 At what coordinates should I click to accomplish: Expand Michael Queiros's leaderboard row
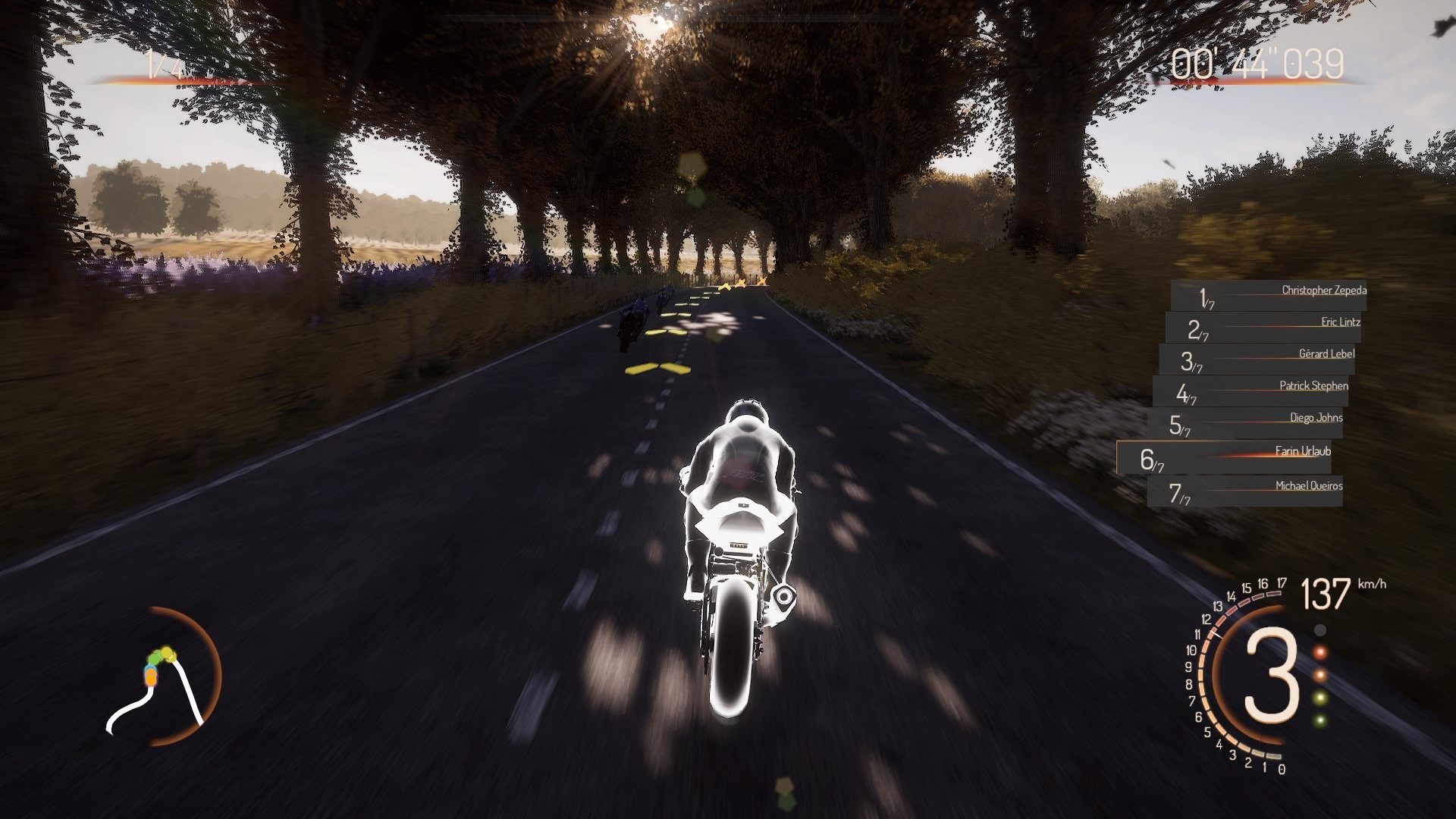coord(1308,485)
